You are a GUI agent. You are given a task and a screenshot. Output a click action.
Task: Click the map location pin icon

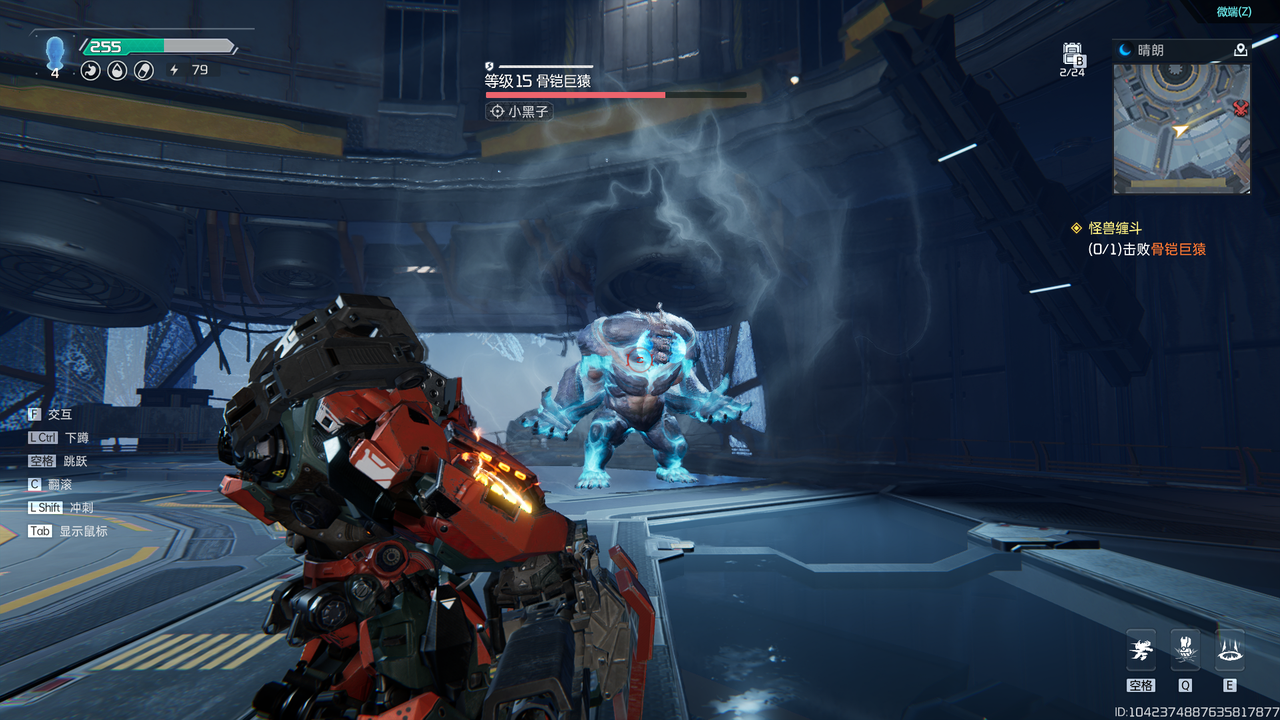(1240, 50)
